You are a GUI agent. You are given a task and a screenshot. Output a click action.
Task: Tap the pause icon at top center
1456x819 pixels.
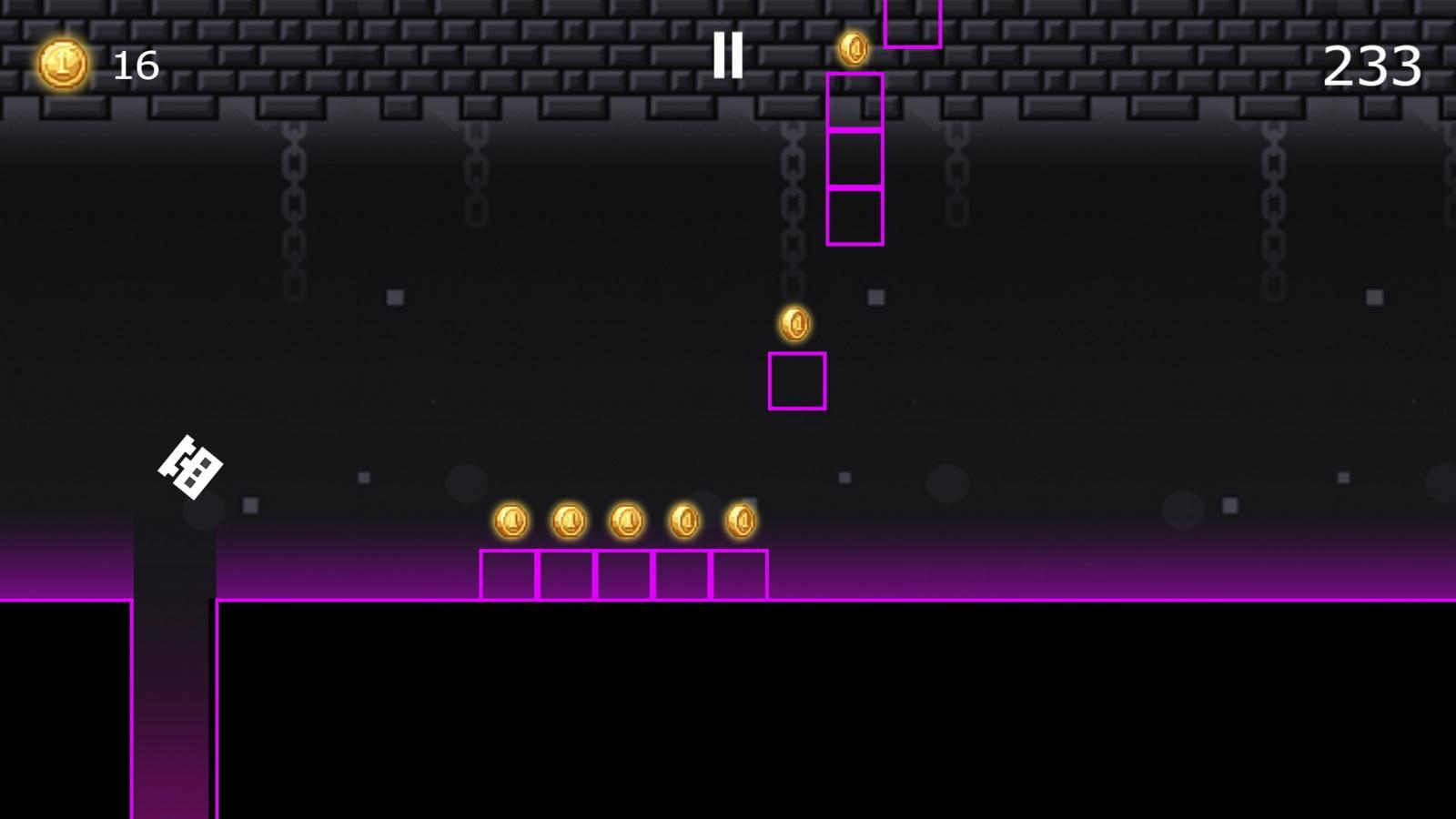729,56
